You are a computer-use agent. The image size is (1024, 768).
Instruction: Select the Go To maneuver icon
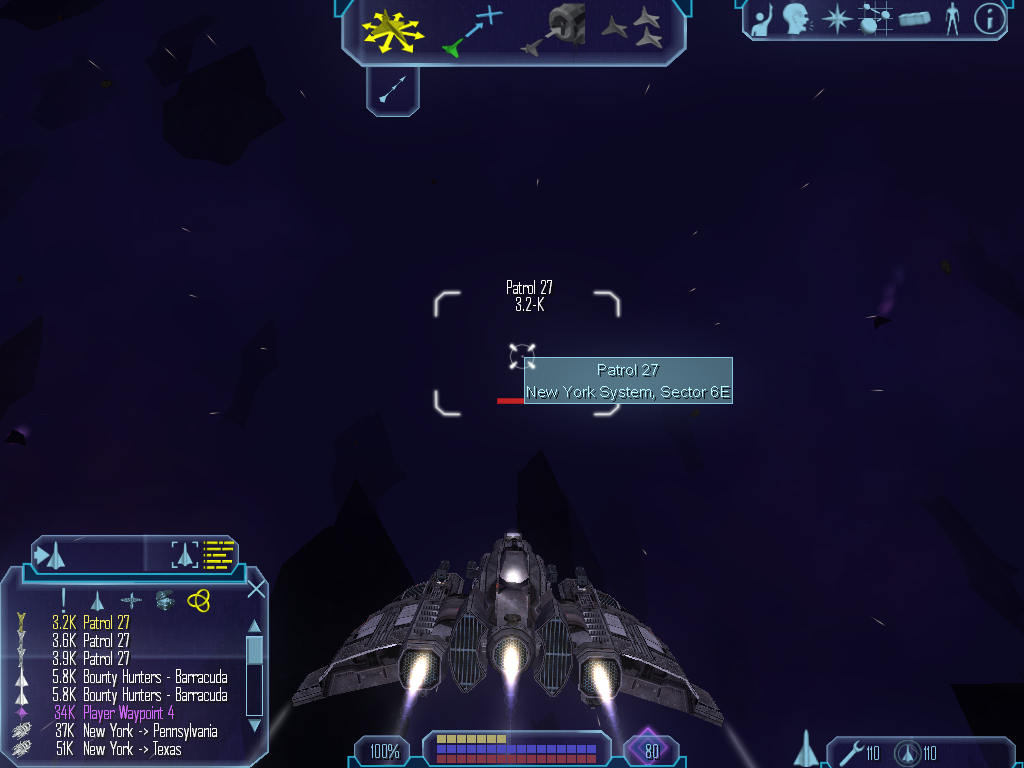[472, 30]
